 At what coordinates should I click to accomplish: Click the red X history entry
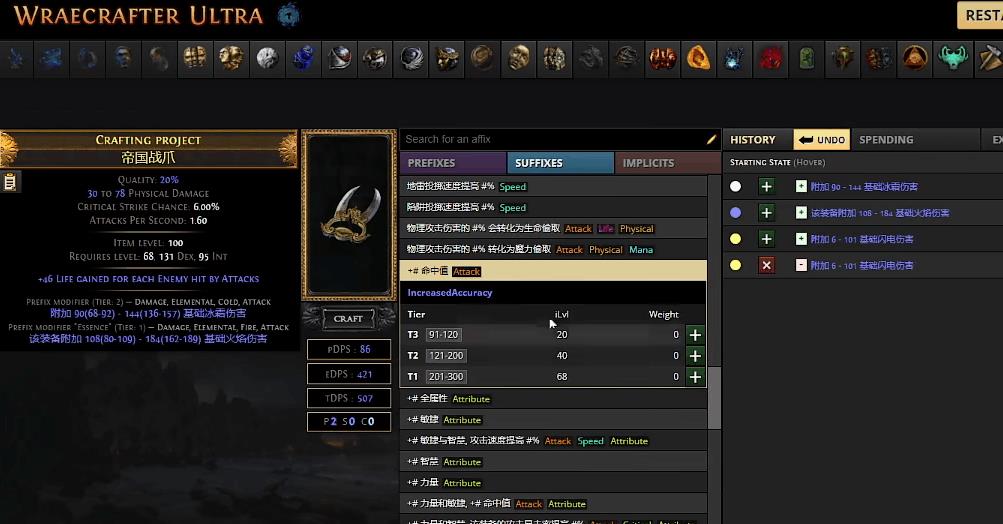[766, 265]
